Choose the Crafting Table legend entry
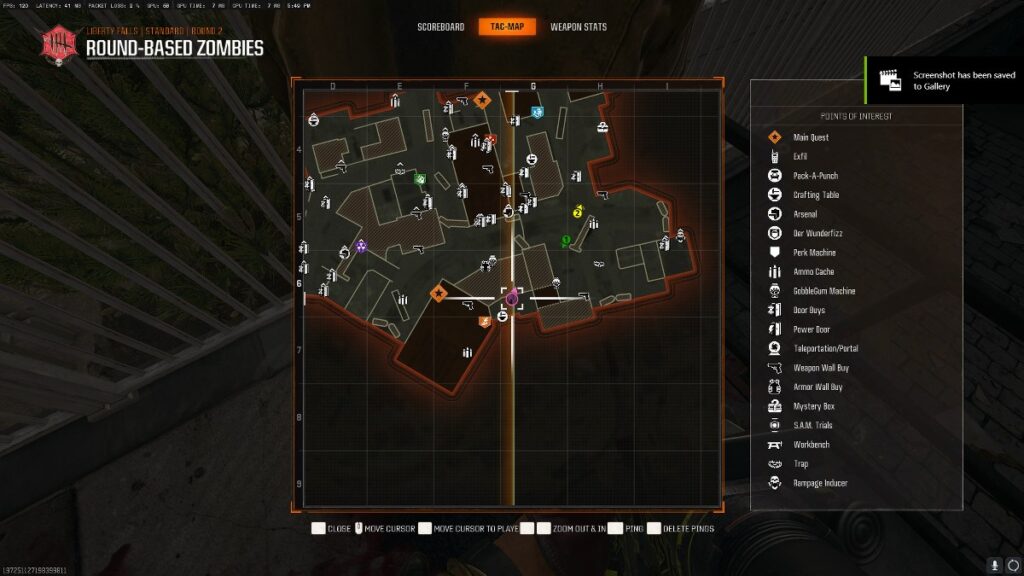The height and width of the screenshot is (576, 1024). pos(816,195)
